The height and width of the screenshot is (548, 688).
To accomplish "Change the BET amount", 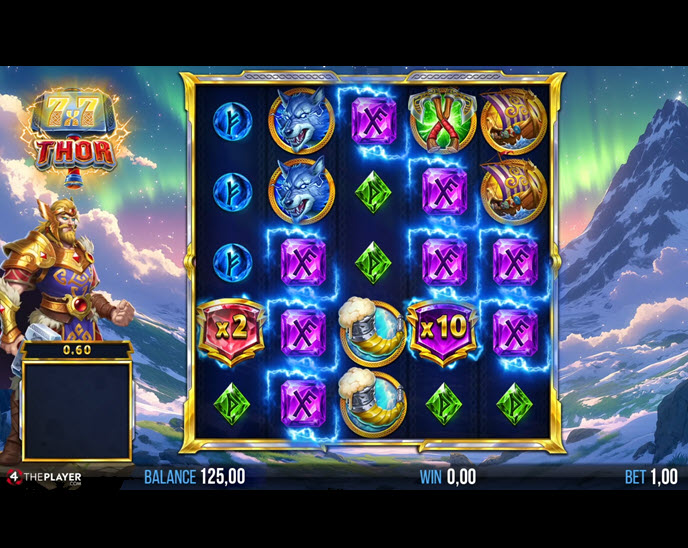I will pyautogui.click(x=651, y=477).
